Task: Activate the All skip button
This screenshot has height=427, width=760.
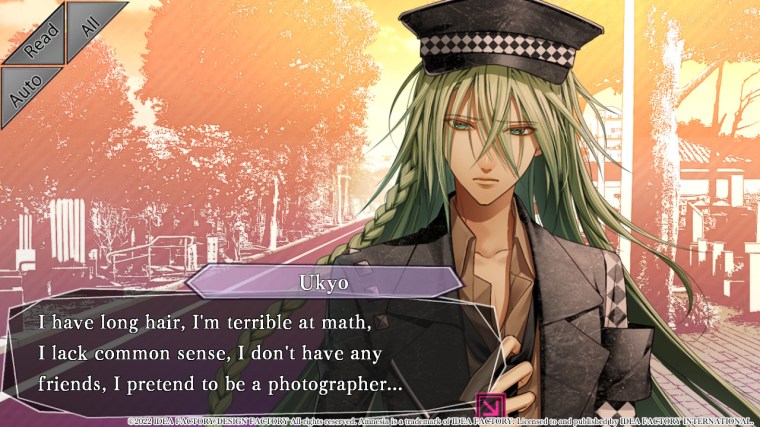Action: 89,25
